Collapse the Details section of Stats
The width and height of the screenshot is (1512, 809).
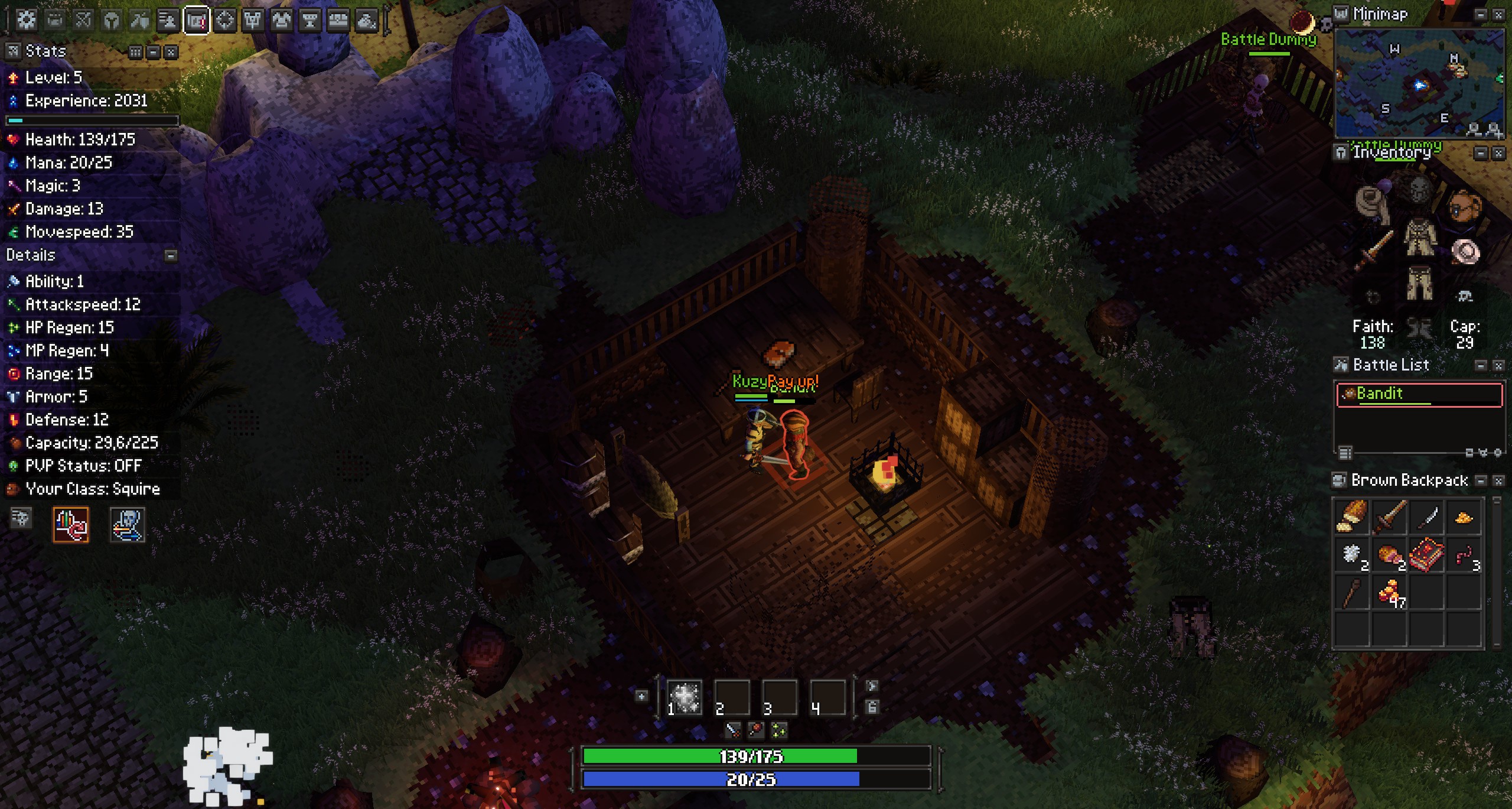tap(171, 255)
